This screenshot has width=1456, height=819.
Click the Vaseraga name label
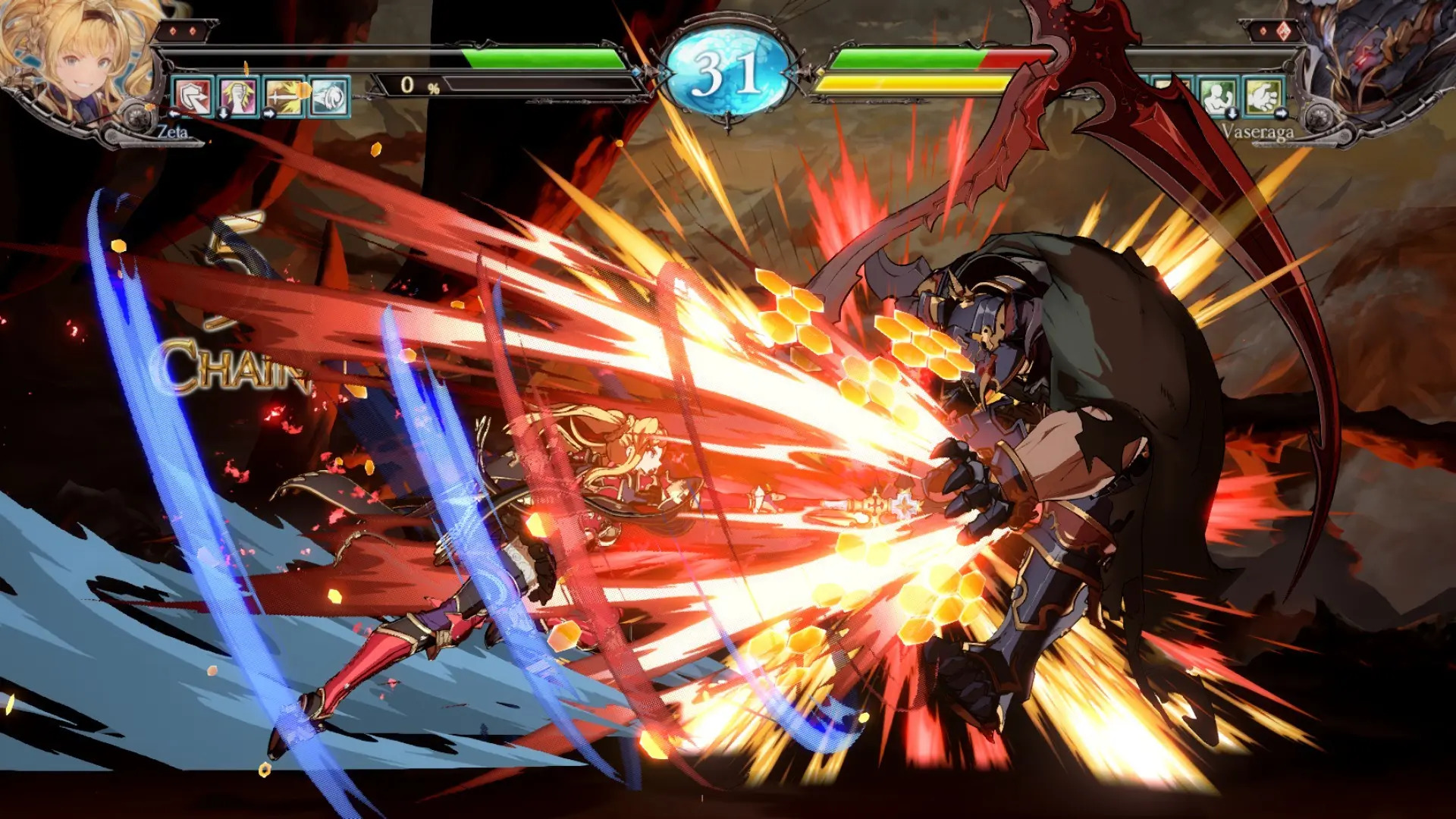tap(1259, 131)
